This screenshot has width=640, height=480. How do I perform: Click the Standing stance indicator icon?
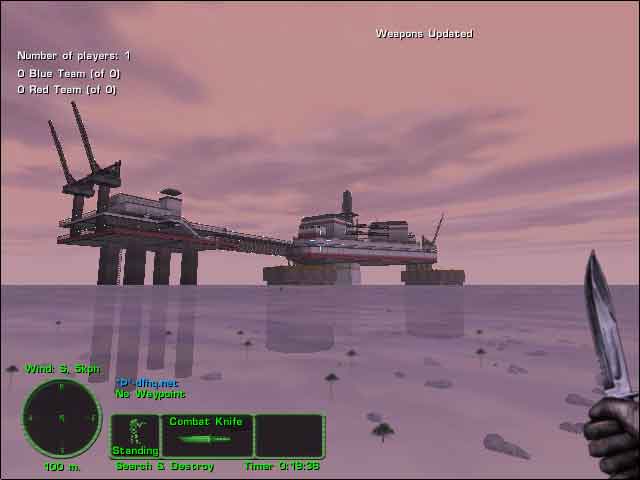(x=135, y=436)
